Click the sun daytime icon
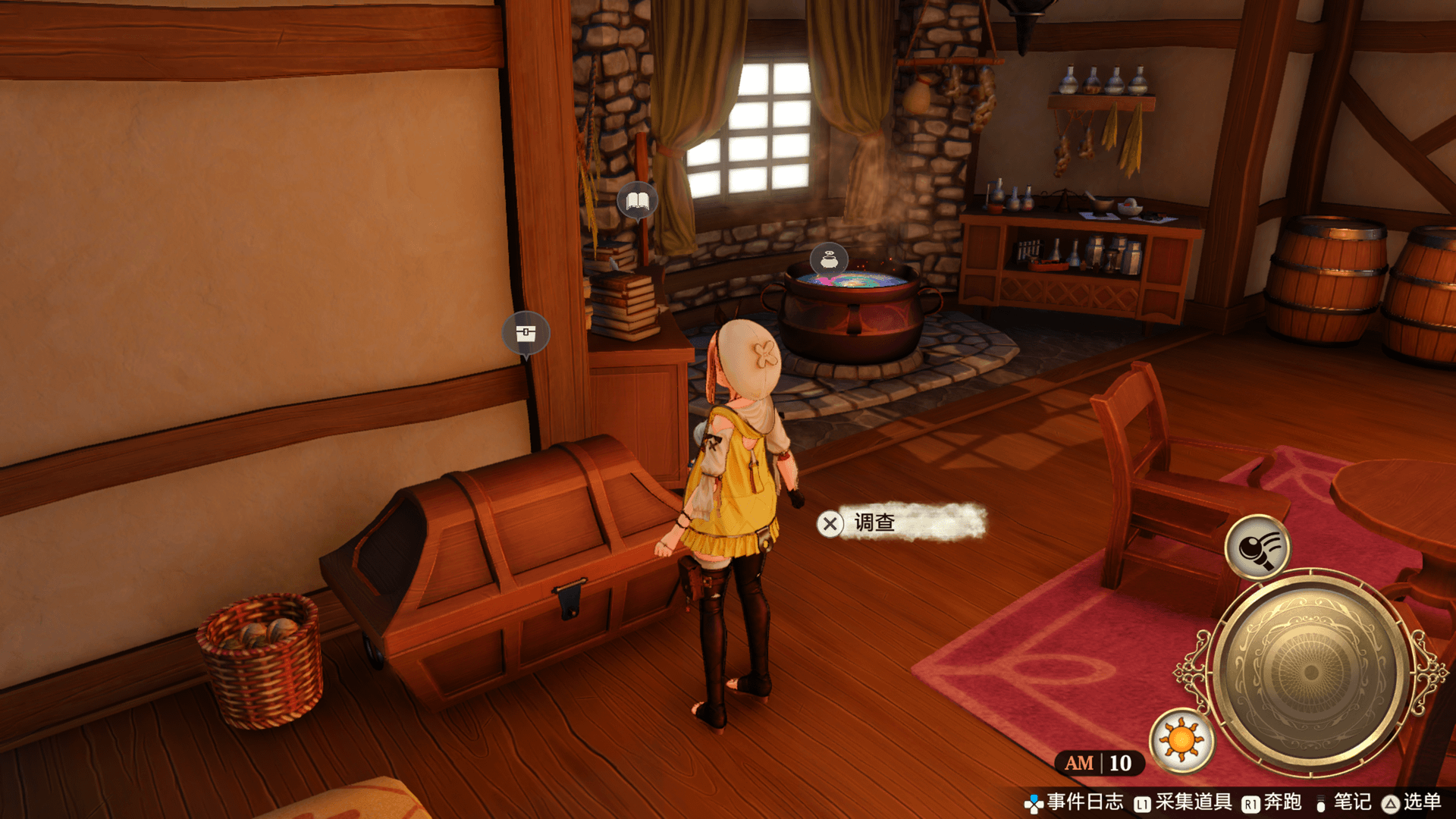Image resolution: width=1456 pixels, height=819 pixels. (x=1181, y=740)
